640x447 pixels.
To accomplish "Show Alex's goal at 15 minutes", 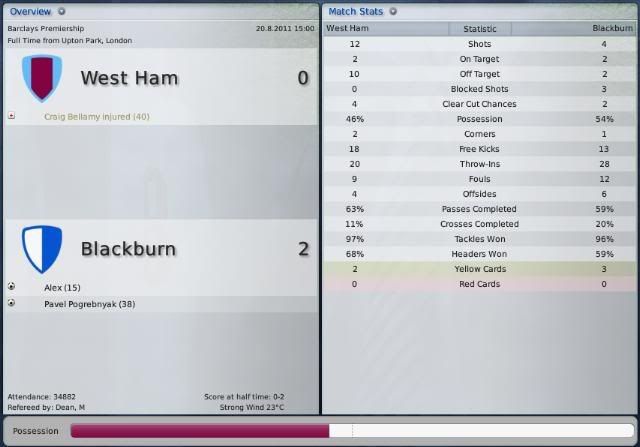I will [62, 287].
